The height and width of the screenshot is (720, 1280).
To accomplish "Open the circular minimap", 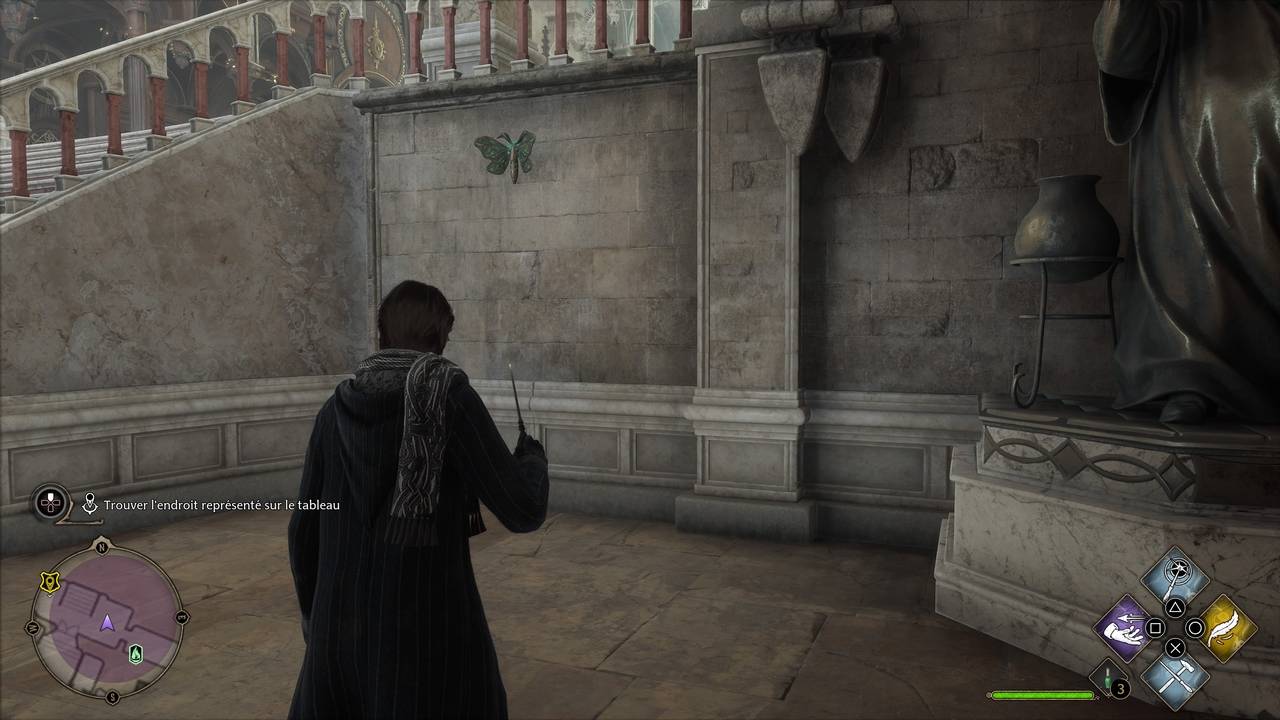I will pos(107,623).
